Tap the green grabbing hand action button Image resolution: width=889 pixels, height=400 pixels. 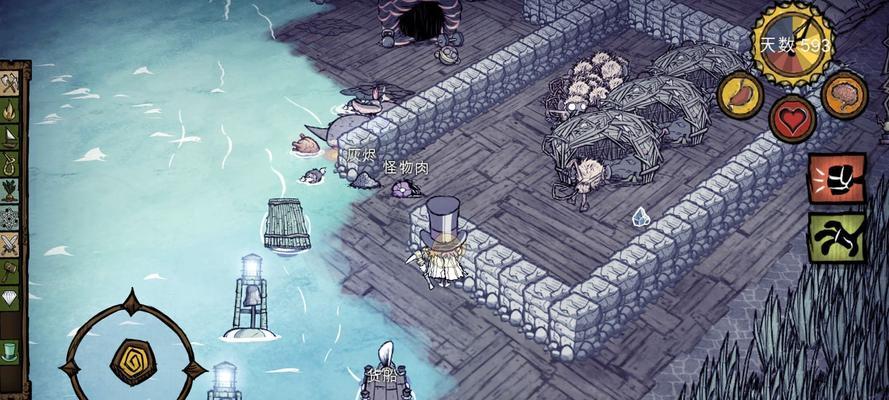pyautogui.click(x=836, y=236)
